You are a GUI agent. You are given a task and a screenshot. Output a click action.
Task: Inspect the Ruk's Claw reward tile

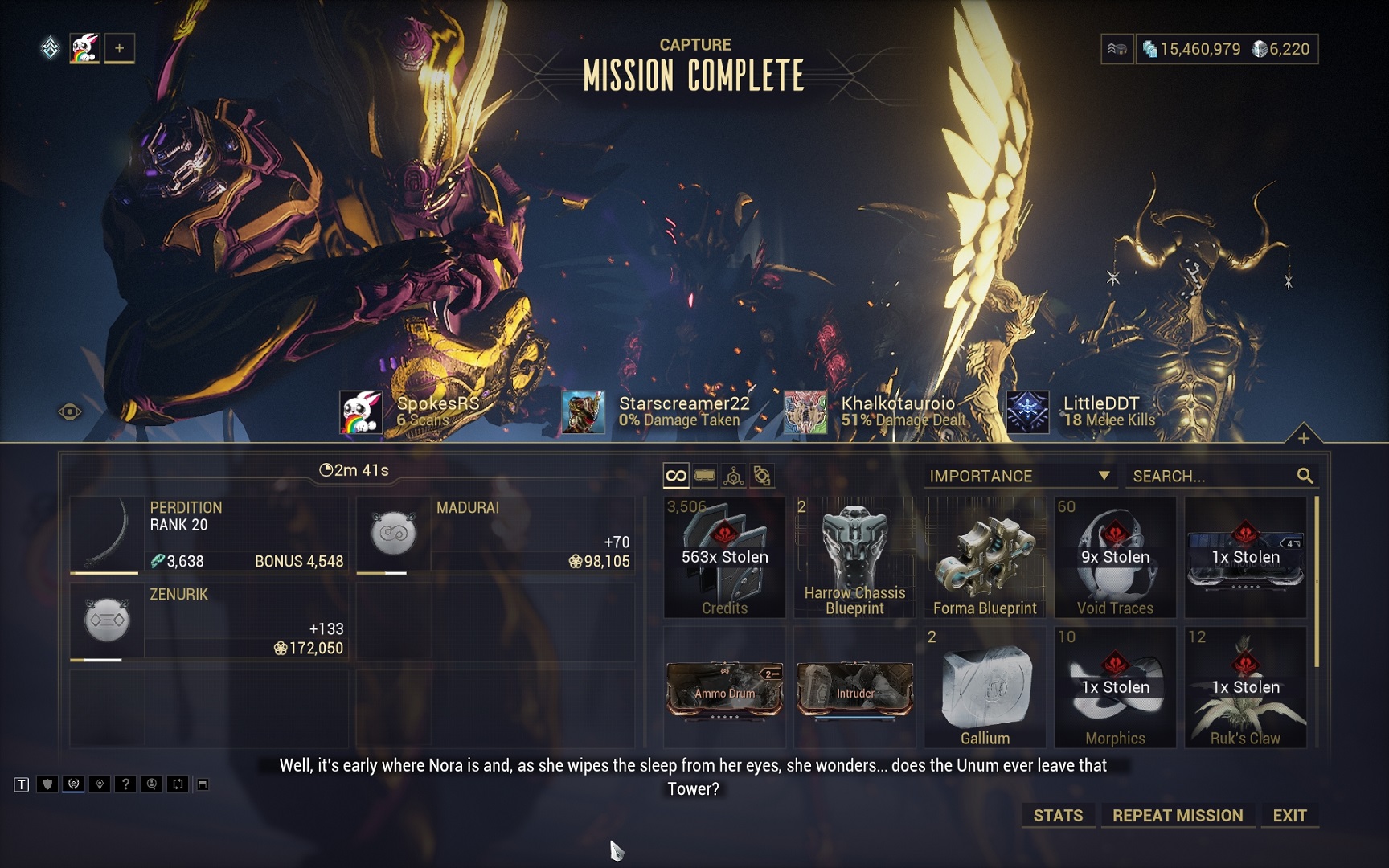pos(1245,687)
